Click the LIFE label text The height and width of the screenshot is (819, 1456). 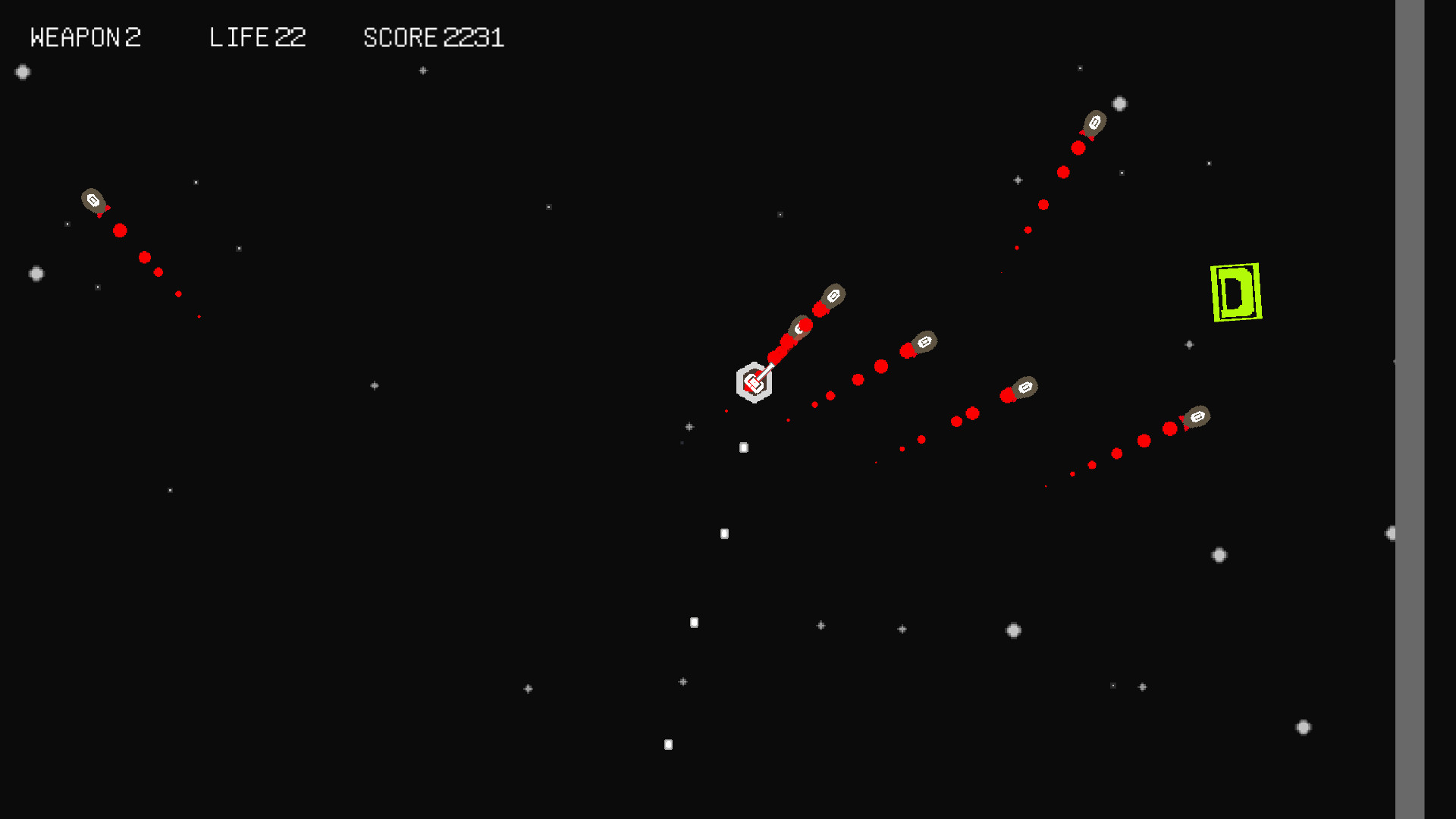coord(239,37)
